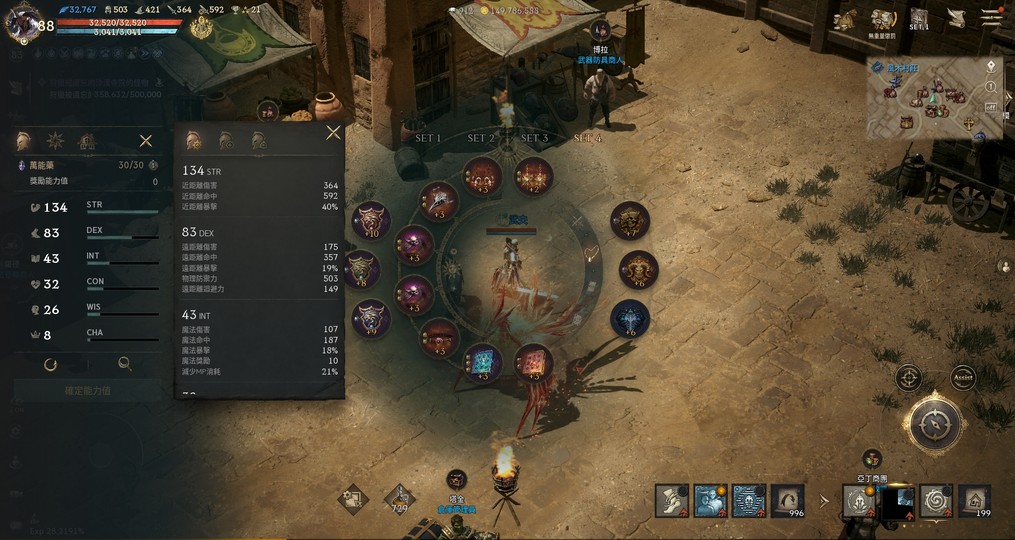This screenshot has height=540, width=1015.
Task: Open the money bag inventory icon
Action: (847, 19)
